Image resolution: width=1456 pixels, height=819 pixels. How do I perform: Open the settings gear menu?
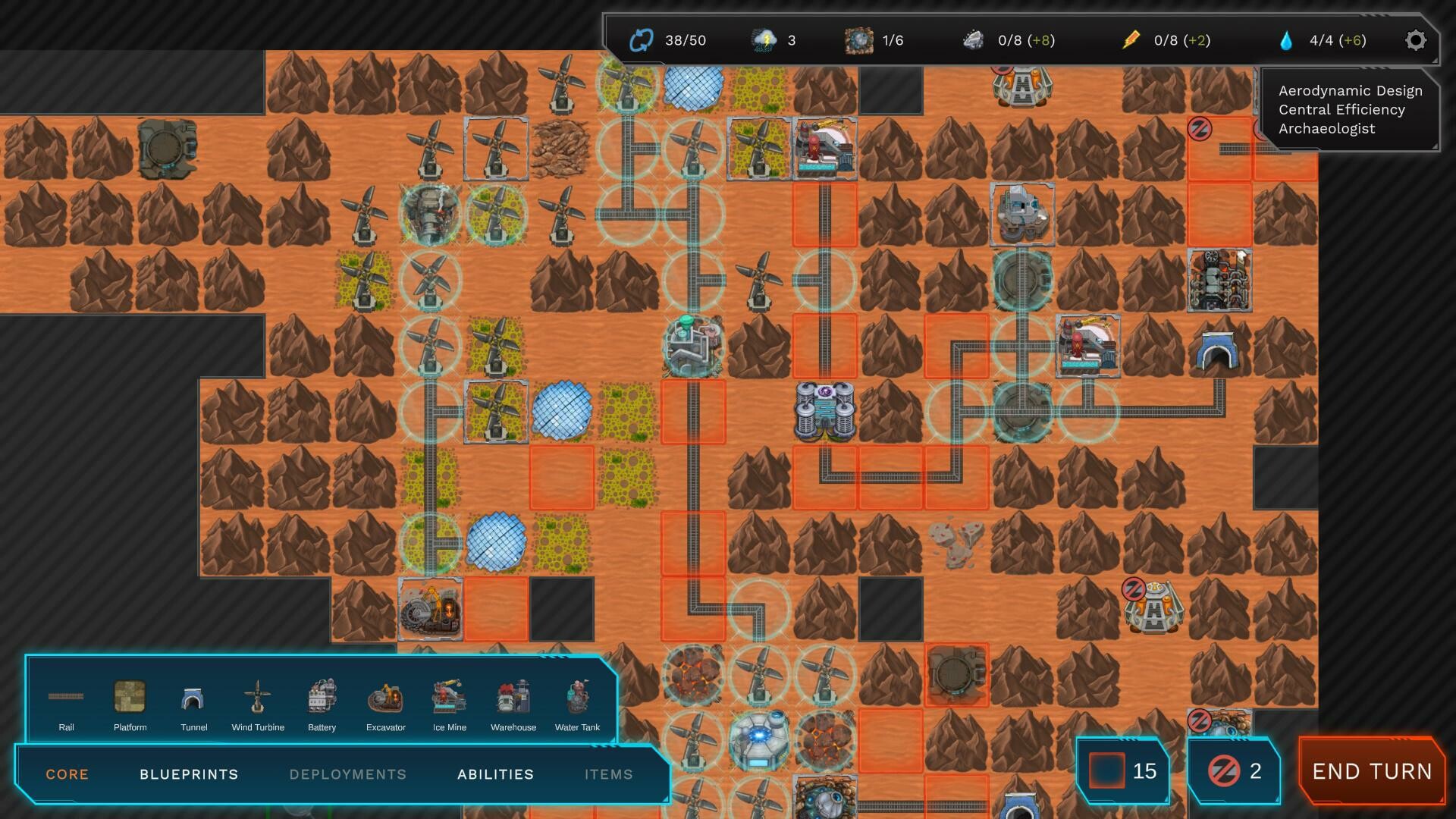(x=1415, y=40)
